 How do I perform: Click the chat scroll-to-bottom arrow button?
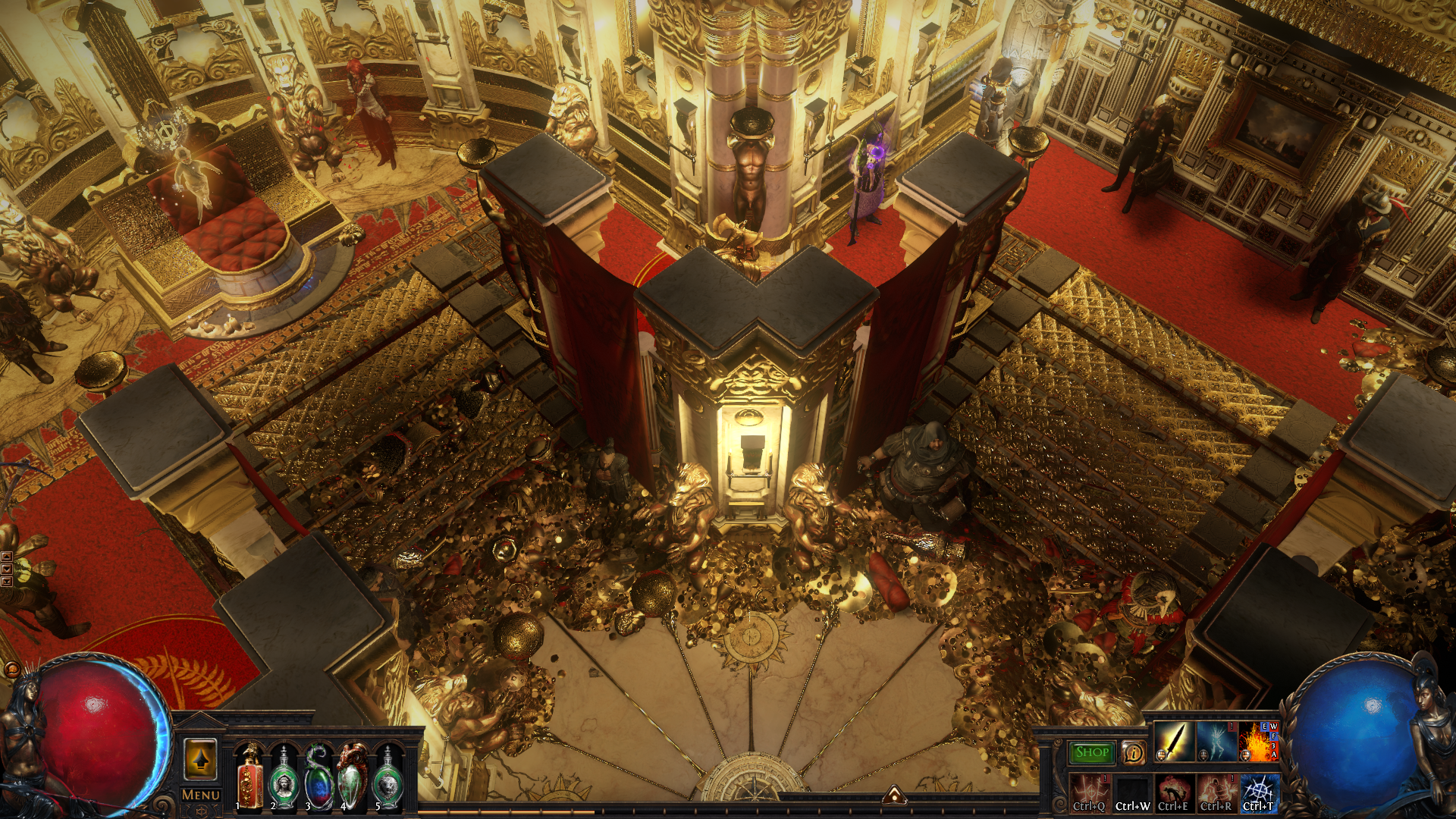point(7,582)
